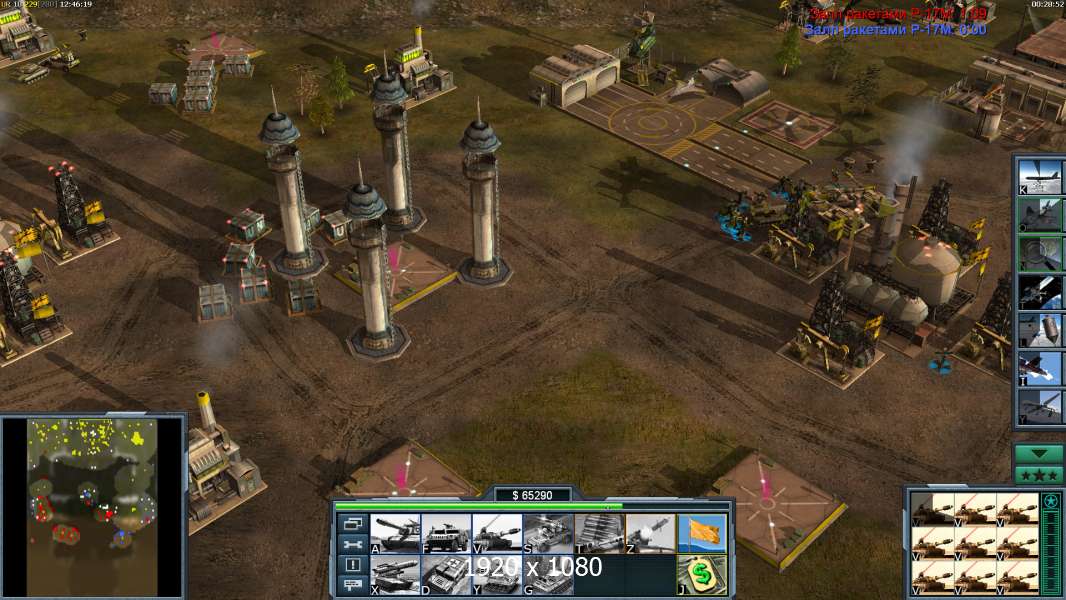
Task: Select the rocket launch icon marked Z
Action: 650,533
